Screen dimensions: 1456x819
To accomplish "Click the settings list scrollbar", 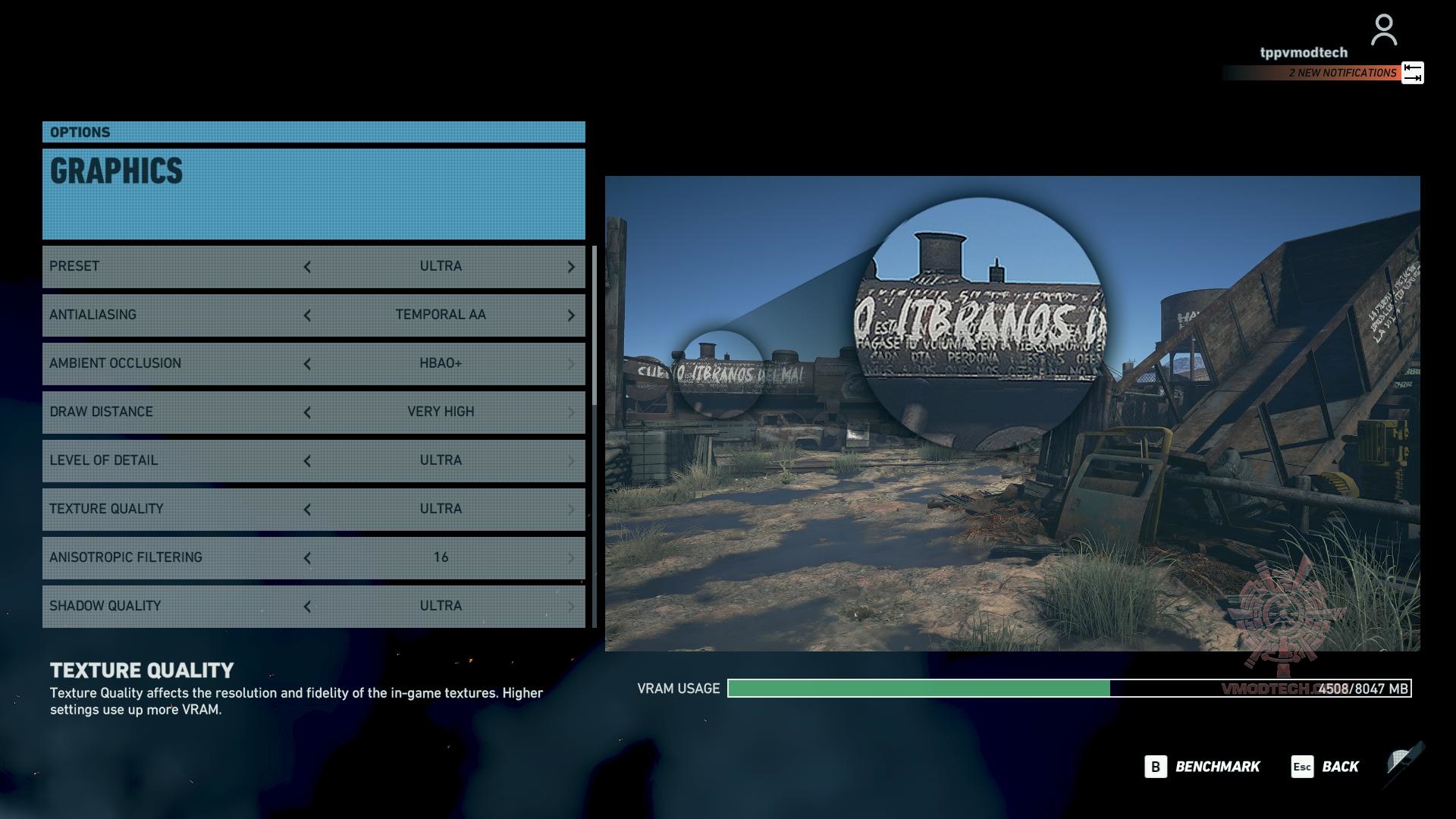I will pos(595,326).
